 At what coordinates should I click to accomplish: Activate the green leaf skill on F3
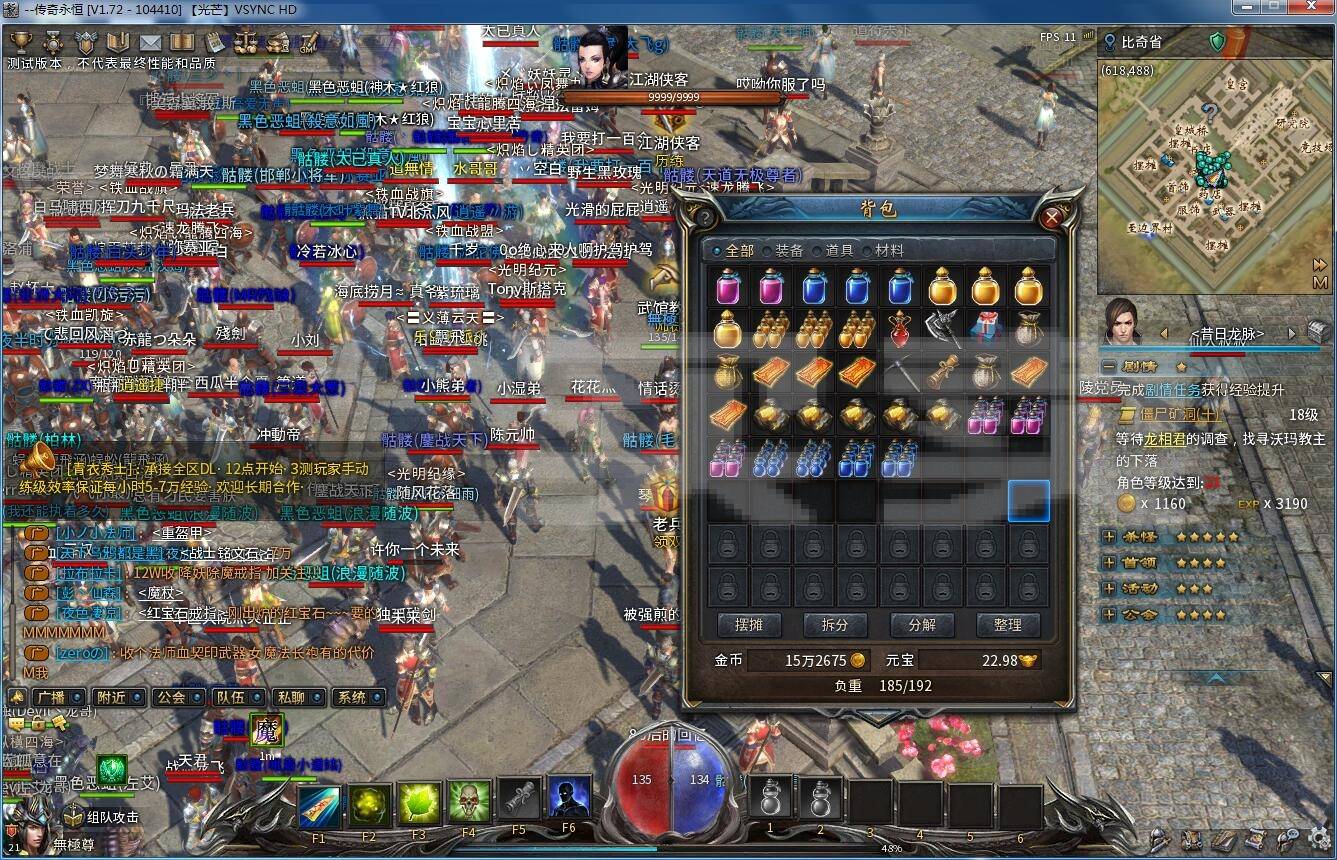coord(419,803)
